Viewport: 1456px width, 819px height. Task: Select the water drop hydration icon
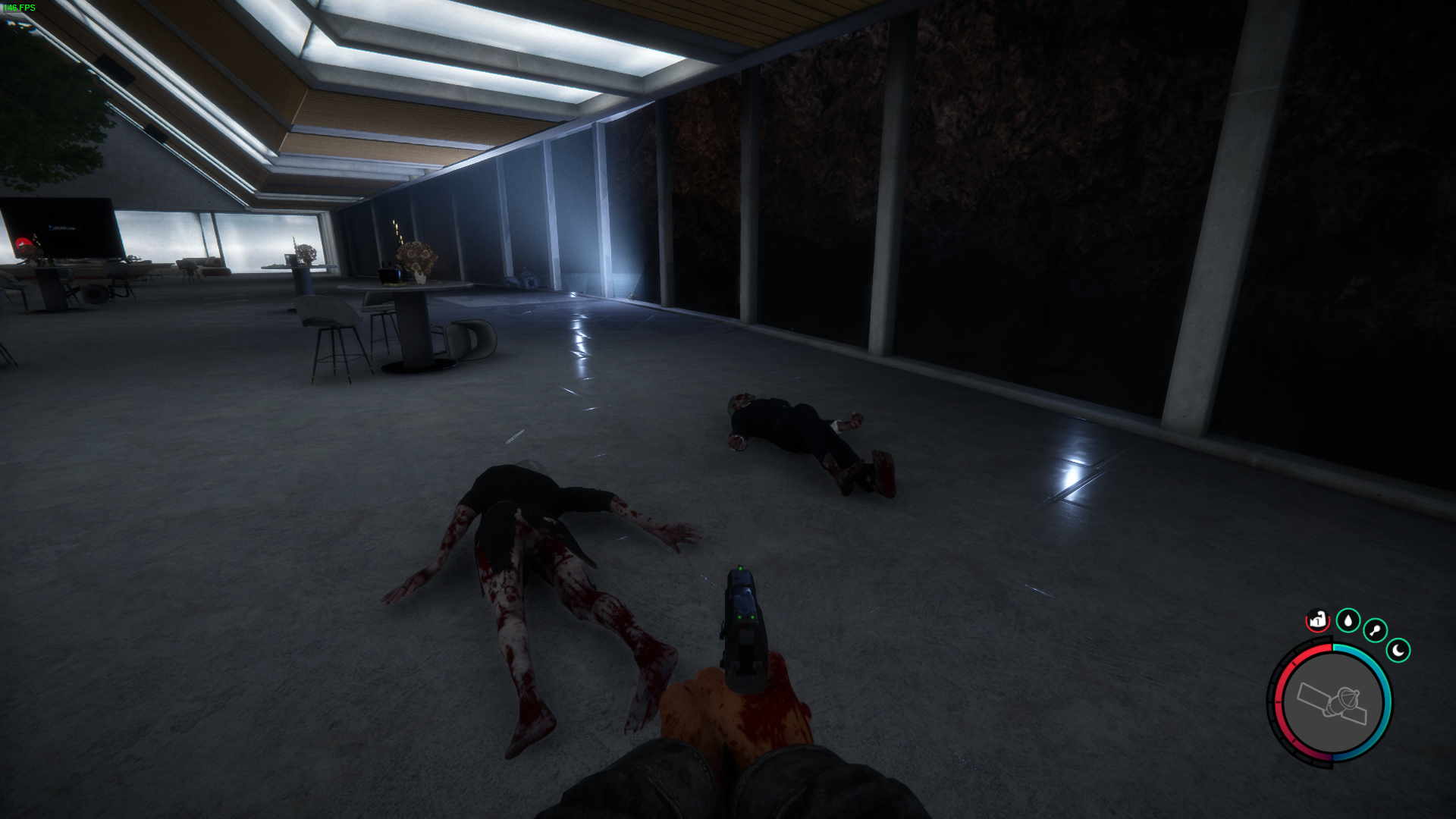1348,621
